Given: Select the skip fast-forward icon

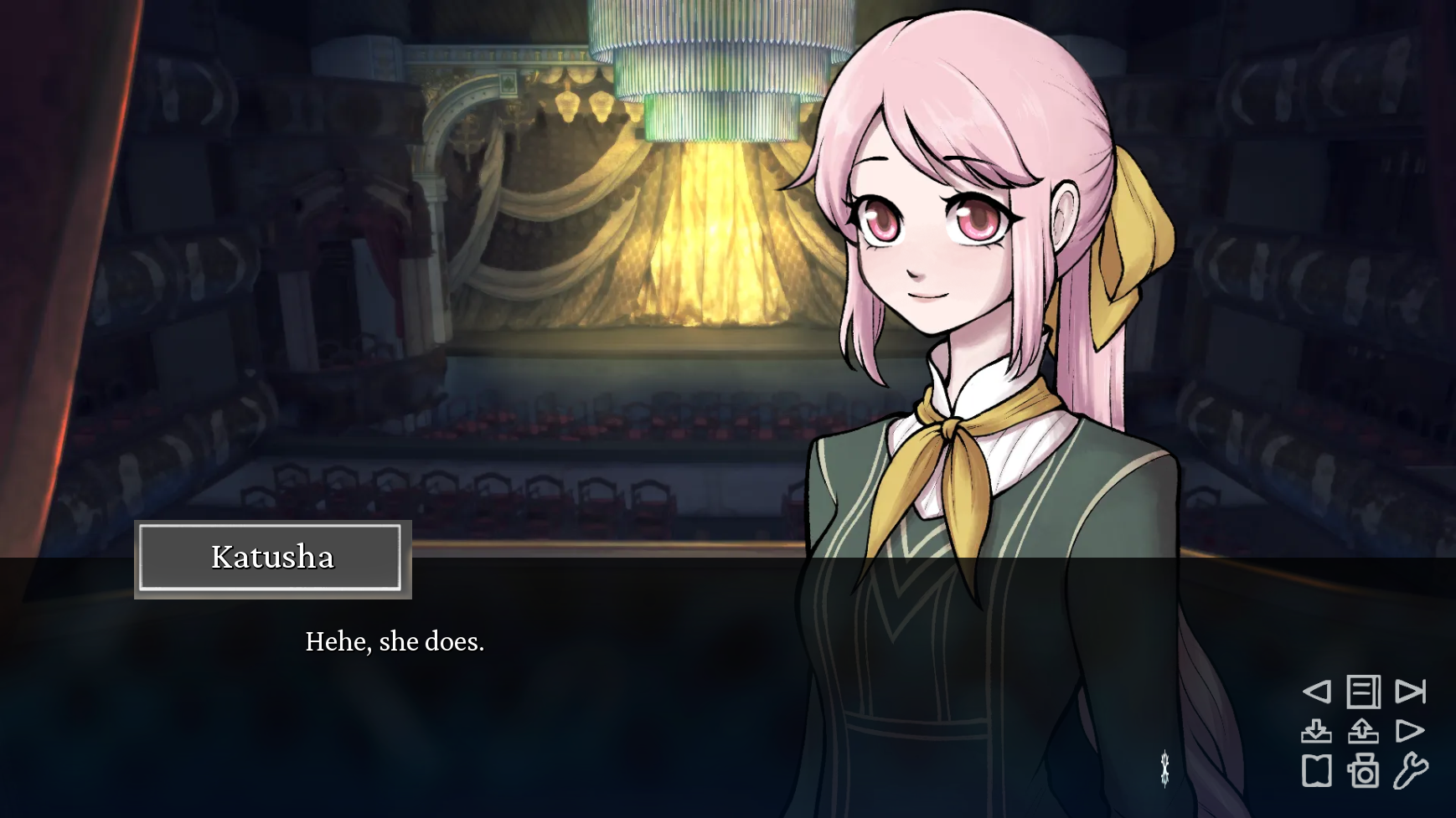Looking at the screenshot, I should [1411, 692].
